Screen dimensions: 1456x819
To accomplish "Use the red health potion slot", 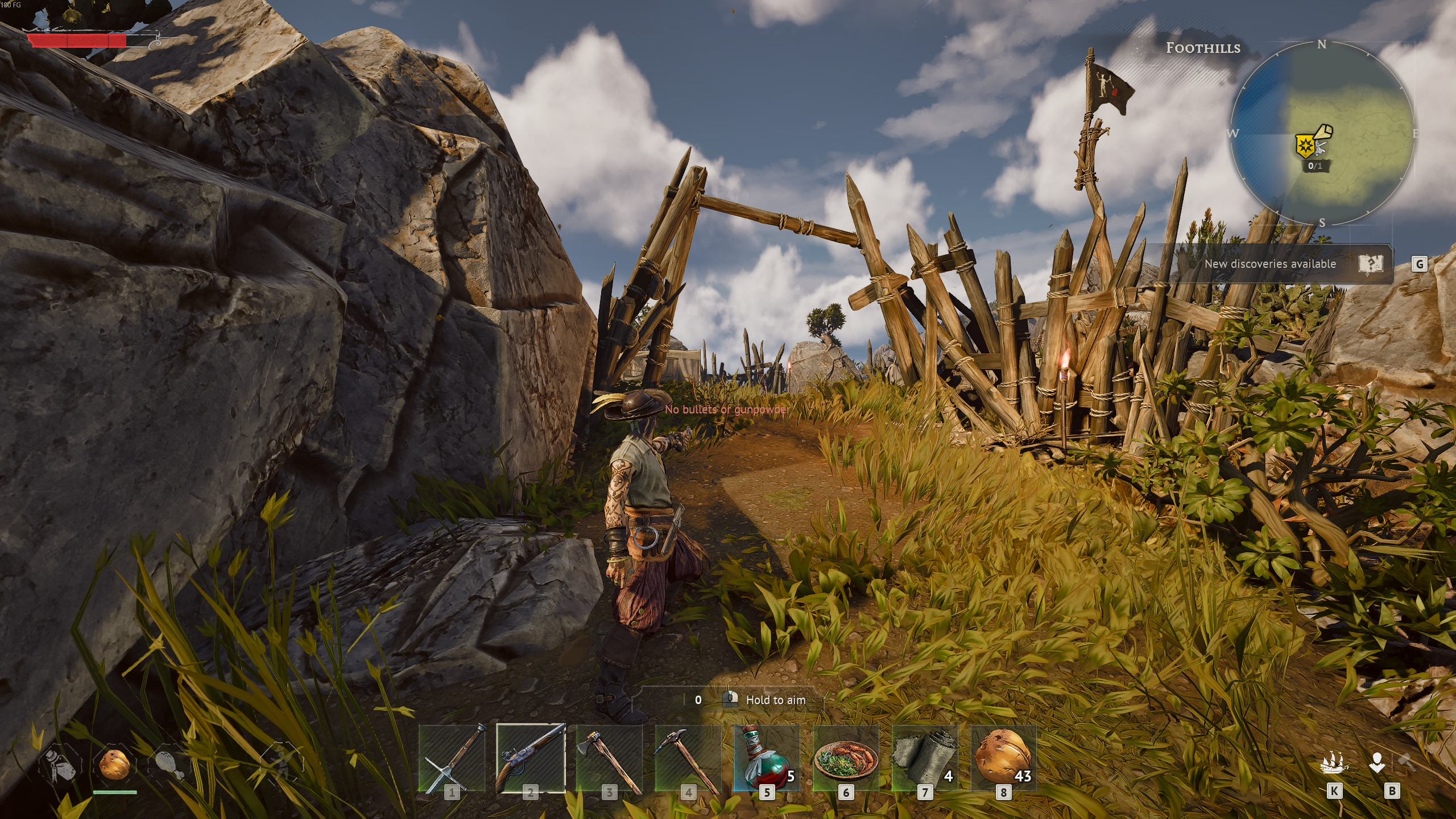I will [767, 758].
